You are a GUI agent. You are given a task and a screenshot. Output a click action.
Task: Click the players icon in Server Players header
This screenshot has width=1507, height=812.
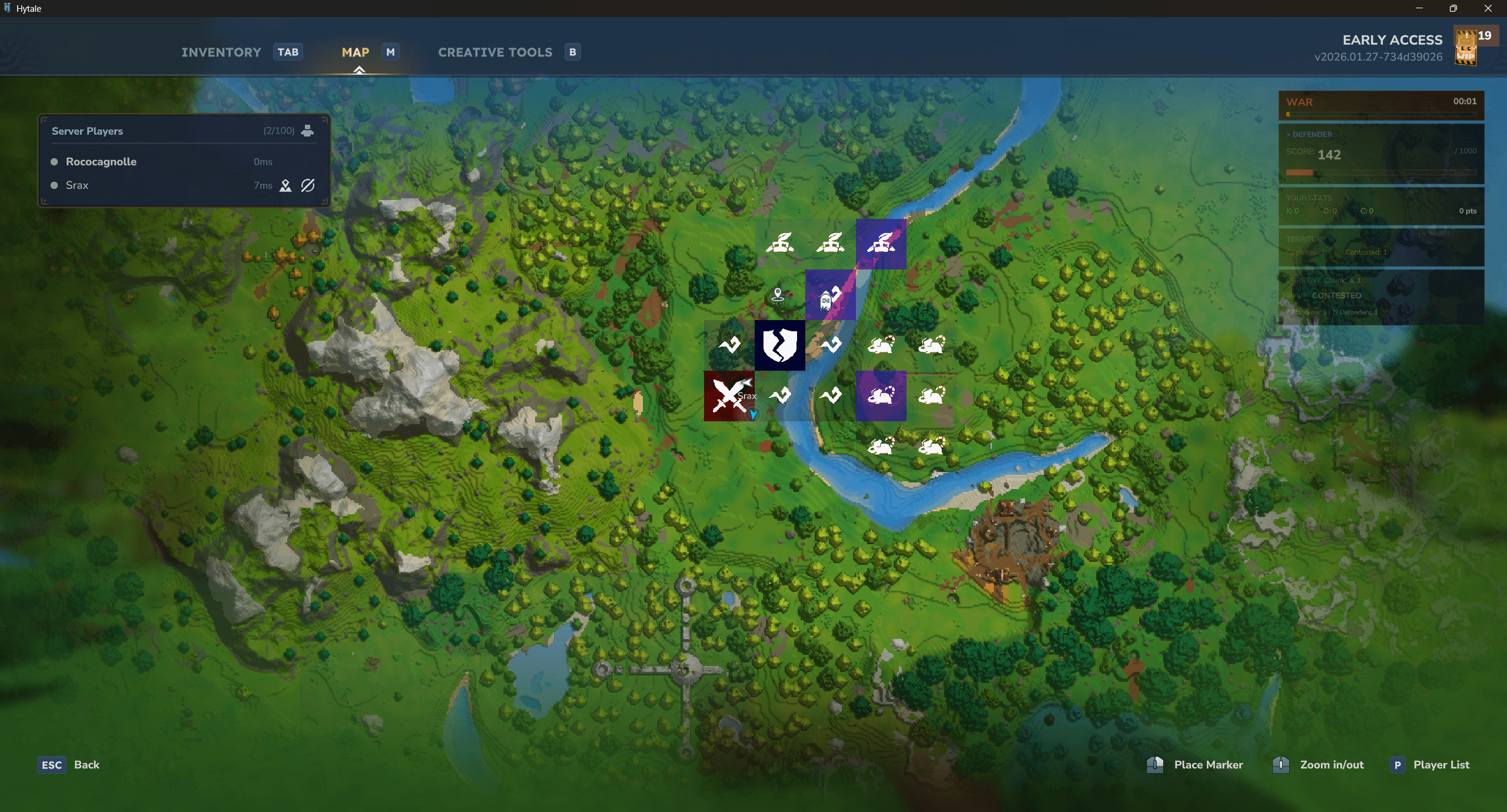coord(307,131)
